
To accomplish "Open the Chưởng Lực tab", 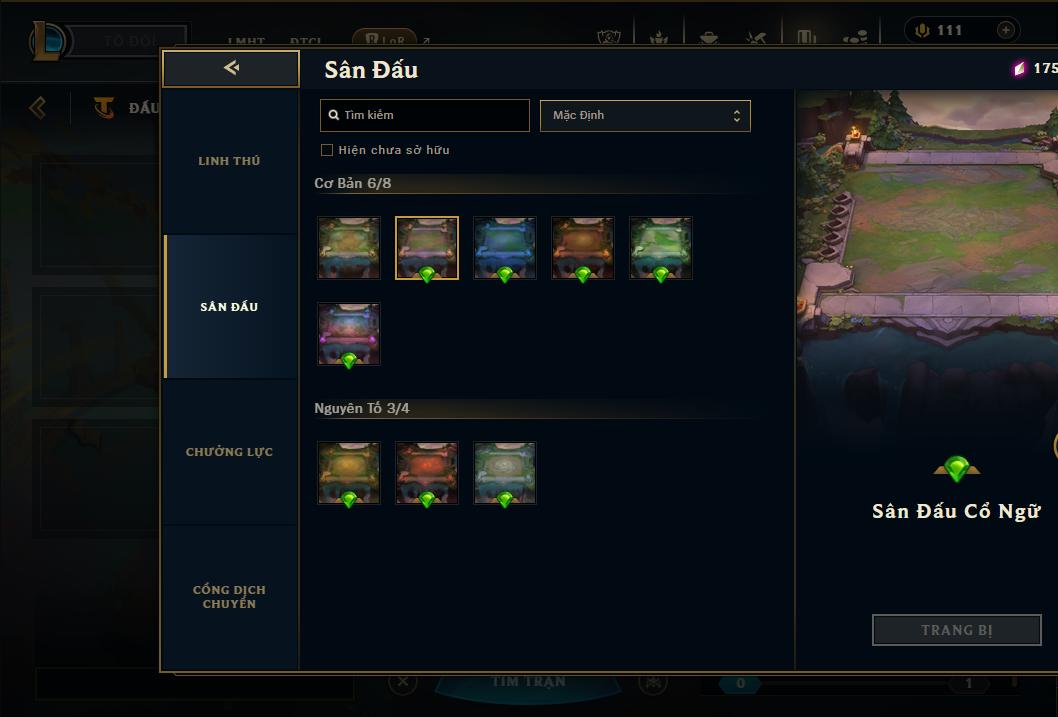I will 229,452.
